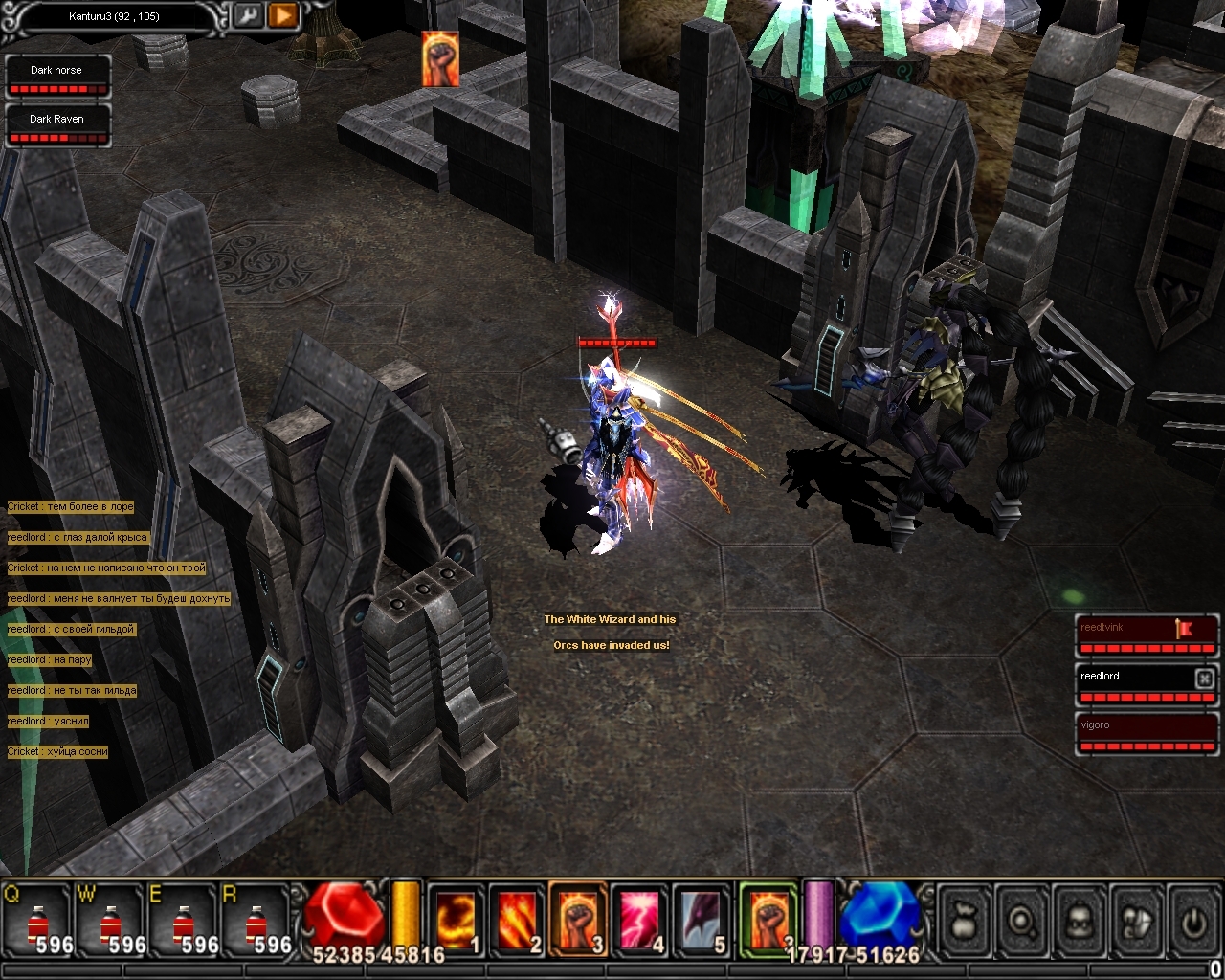The image size is (1225, 980).
Task: Use the potion in slot Q
Action: tap(37, 922)
